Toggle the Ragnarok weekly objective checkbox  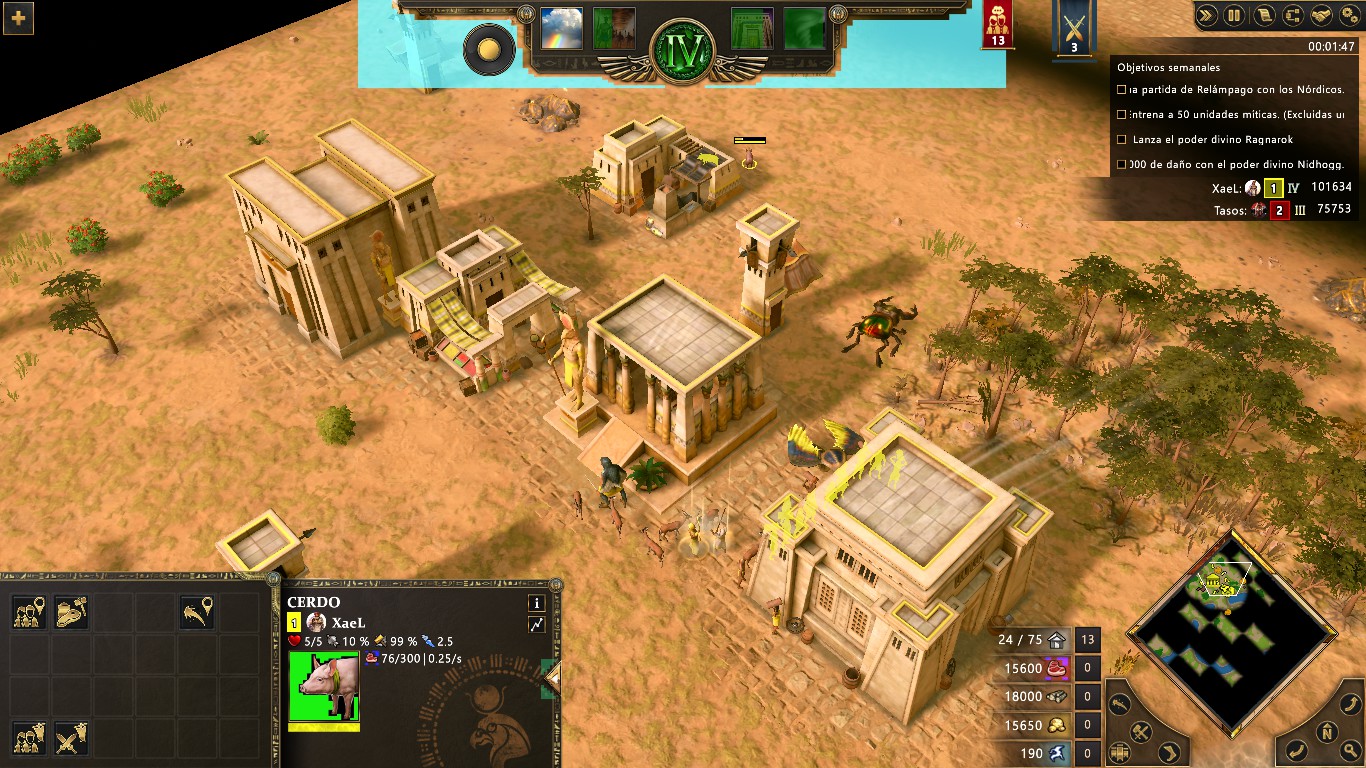tap(1122, 139)
